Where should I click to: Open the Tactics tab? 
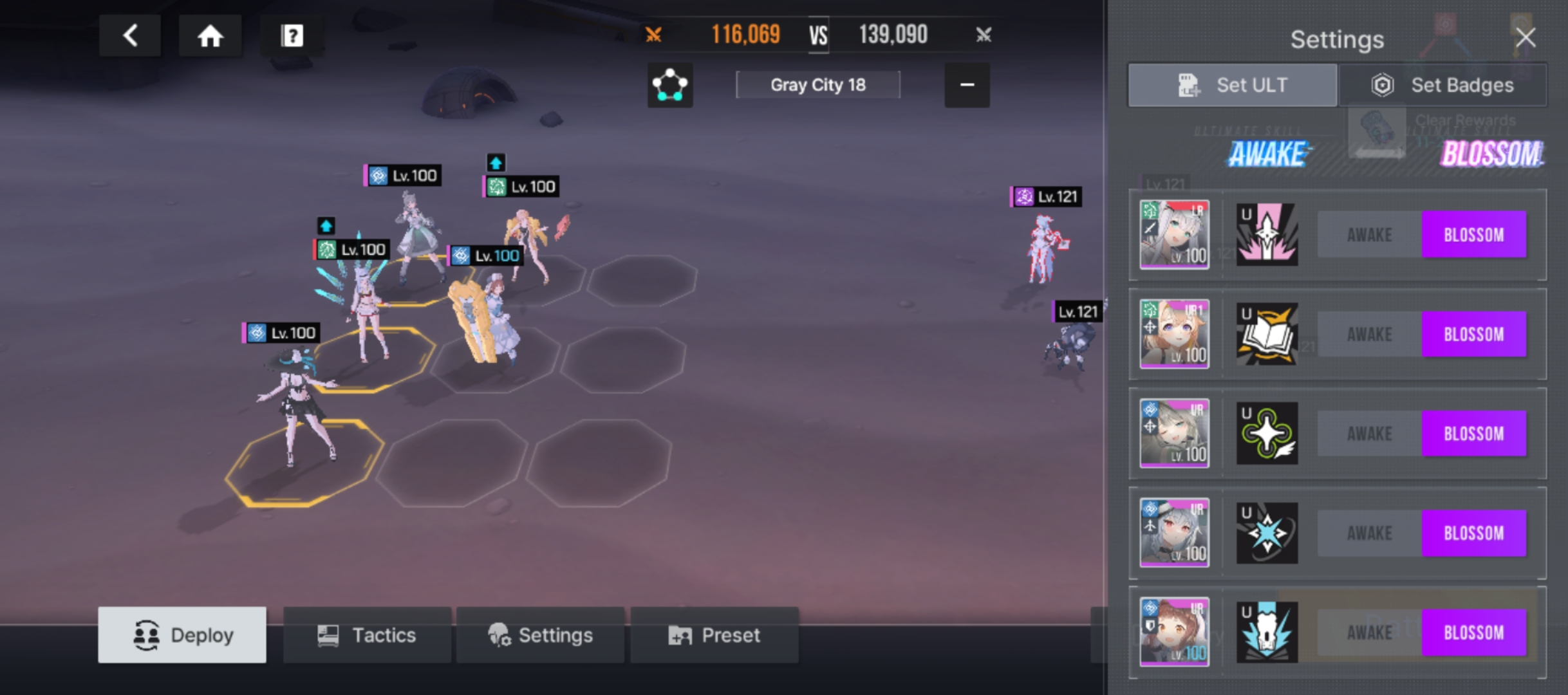coord(367,635)
